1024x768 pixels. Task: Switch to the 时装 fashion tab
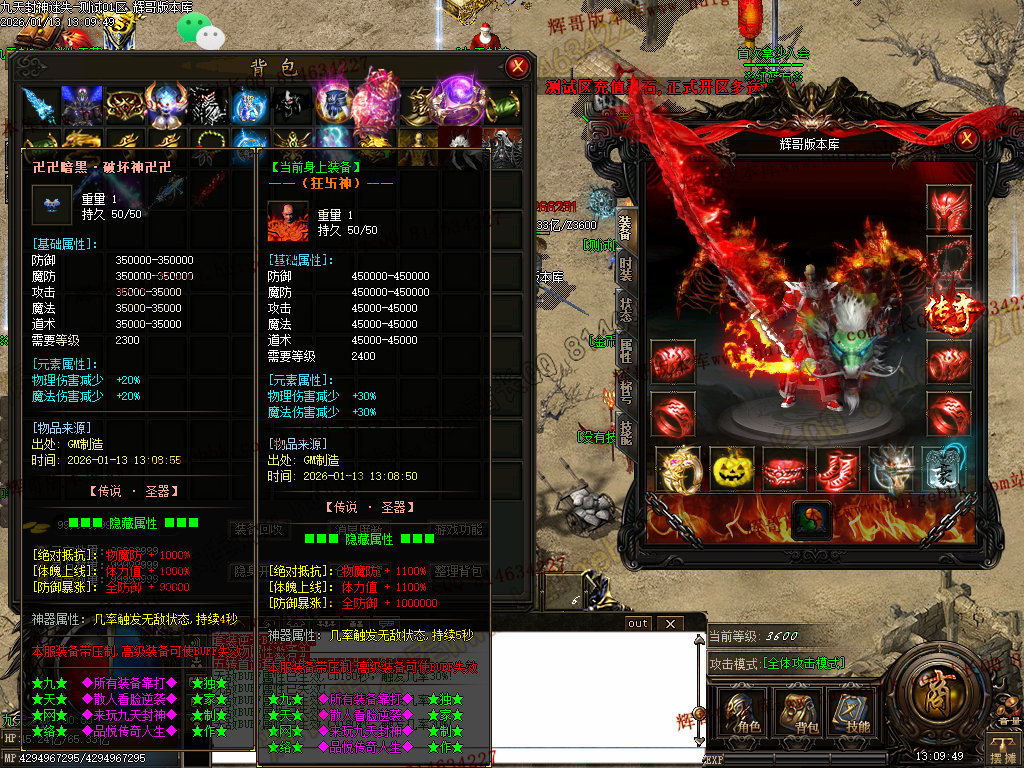[626, 268]
